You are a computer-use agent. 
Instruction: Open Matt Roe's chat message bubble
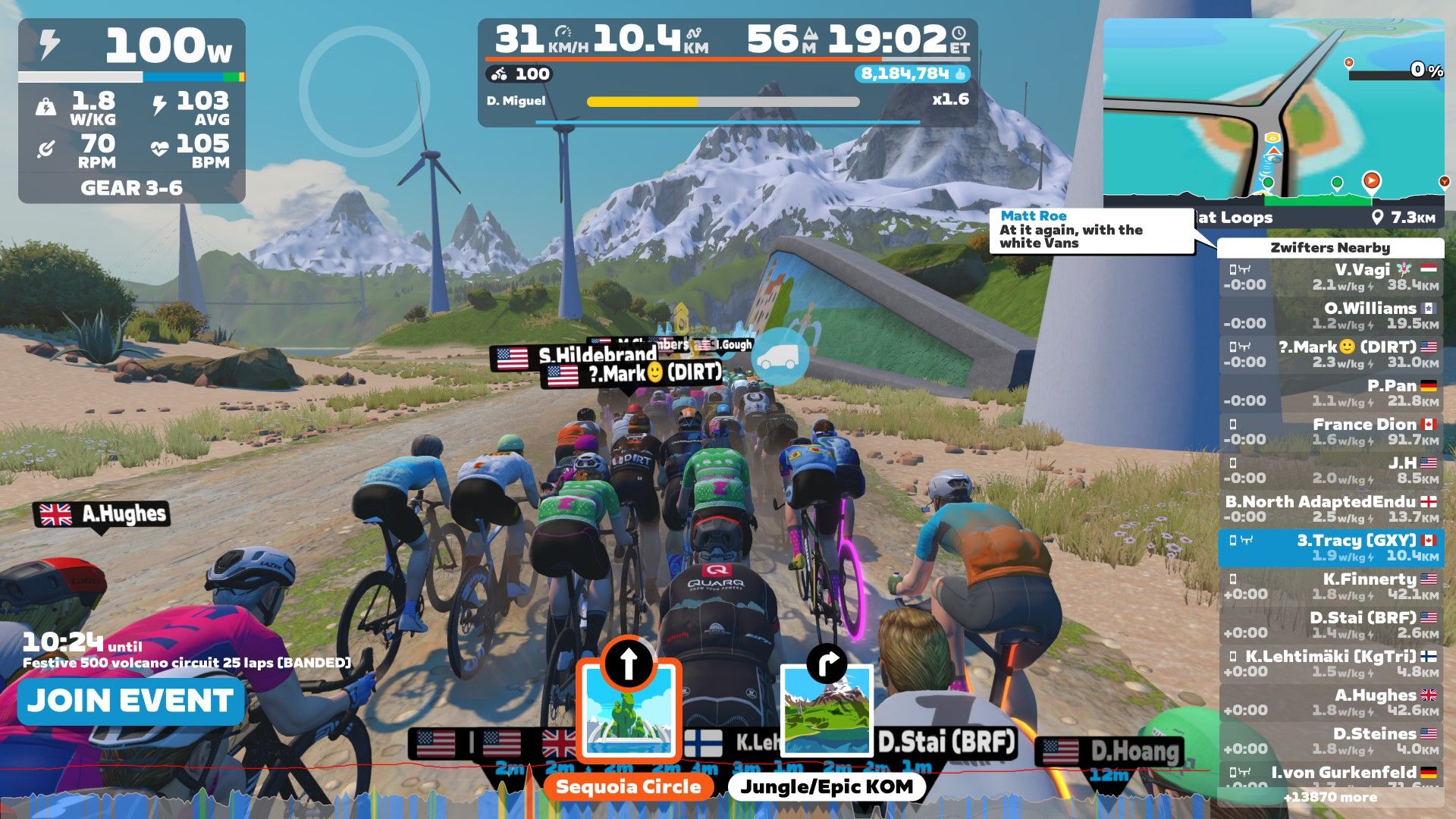pyautogui.click(x=1090, y=230)
